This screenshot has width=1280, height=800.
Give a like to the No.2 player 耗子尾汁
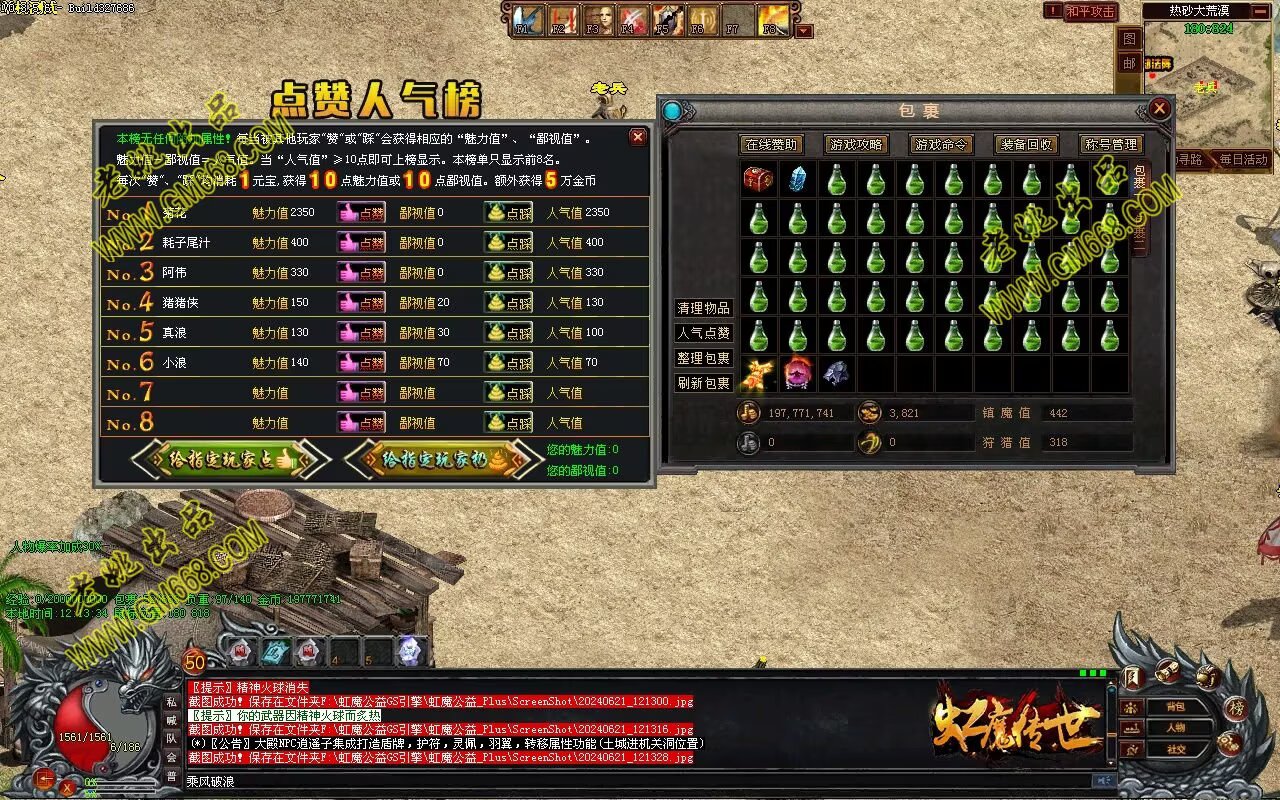[361, 243]
